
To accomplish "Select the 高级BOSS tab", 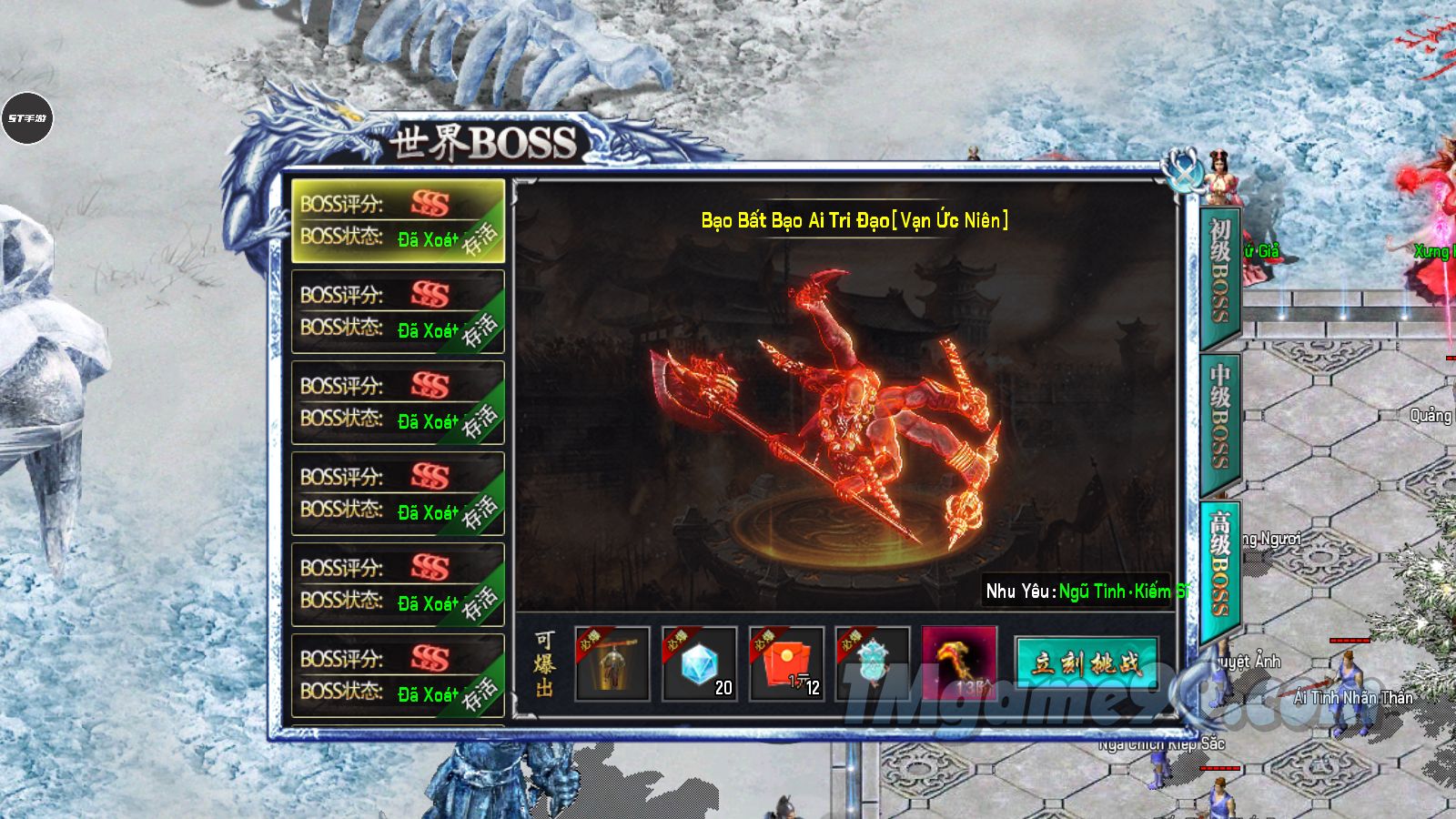I will click(x=1220, y=564).
